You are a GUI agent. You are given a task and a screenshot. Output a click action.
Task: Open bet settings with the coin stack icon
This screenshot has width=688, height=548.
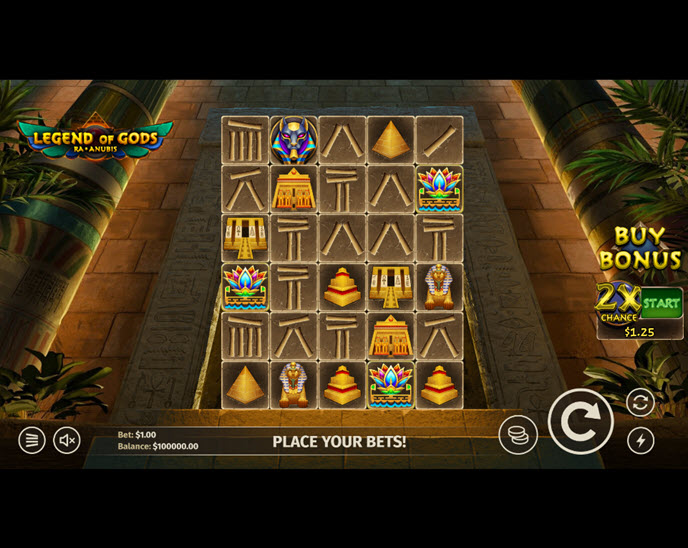(518, 435)
